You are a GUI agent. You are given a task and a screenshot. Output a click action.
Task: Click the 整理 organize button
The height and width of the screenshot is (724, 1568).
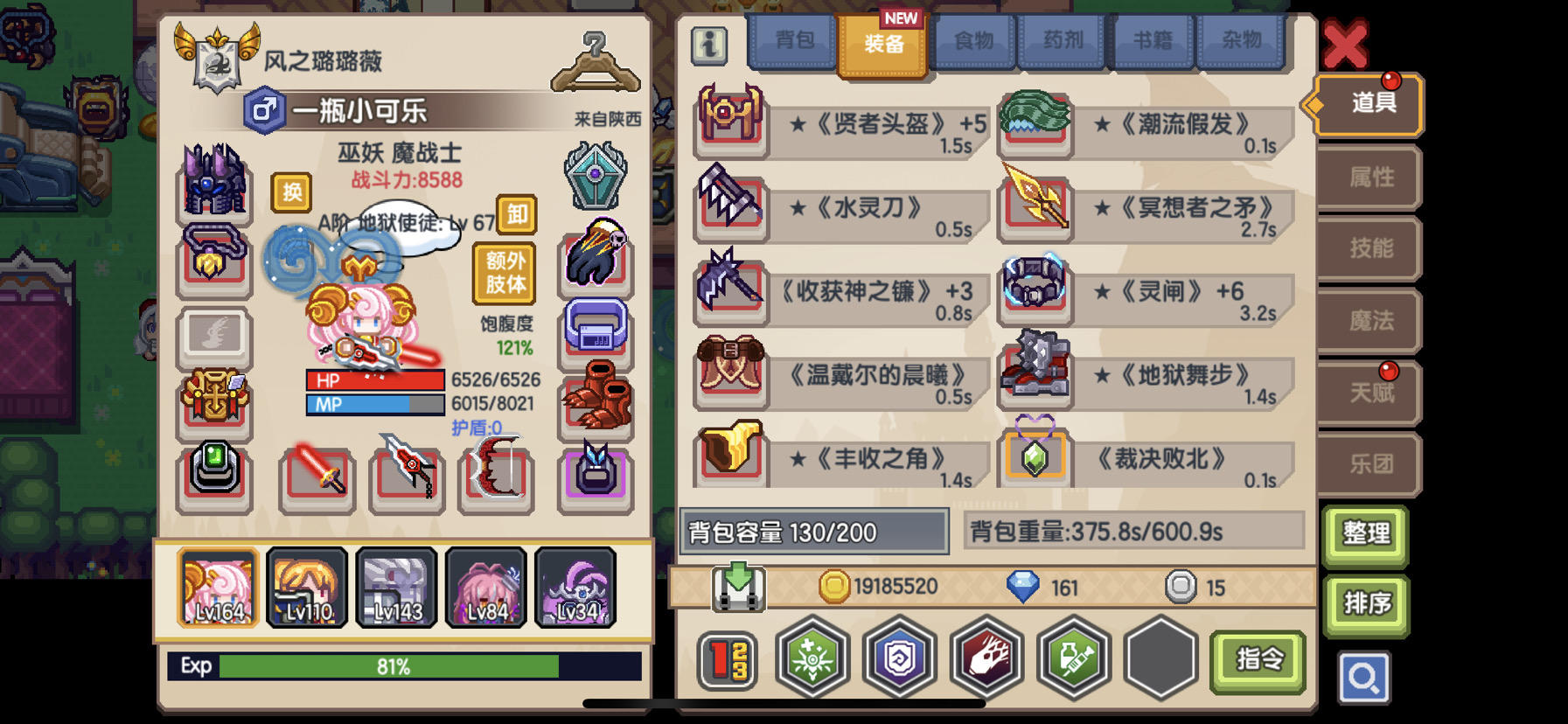(1367, 534)
